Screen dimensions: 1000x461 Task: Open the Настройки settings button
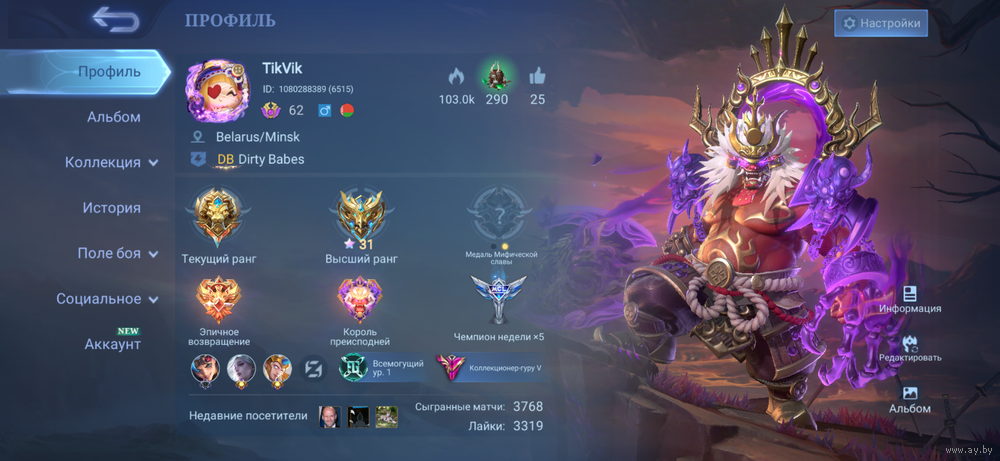pyautogui.click(x=881, y=23)
